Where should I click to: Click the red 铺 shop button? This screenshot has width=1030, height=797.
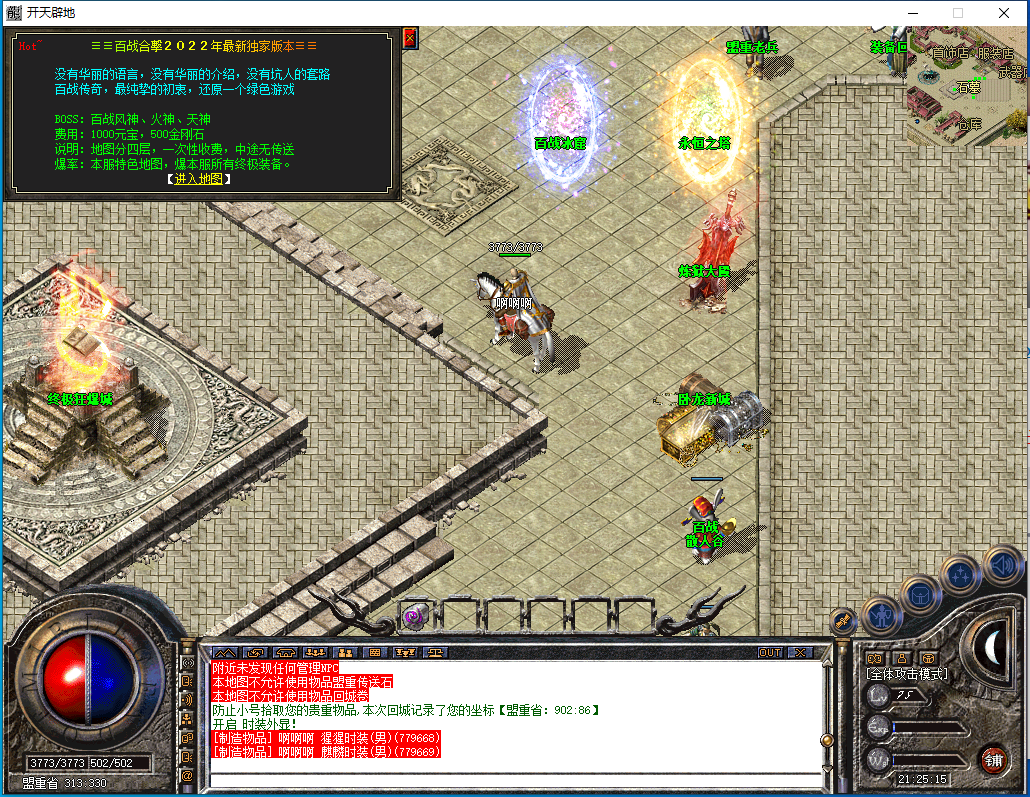(x=992, y=758)
